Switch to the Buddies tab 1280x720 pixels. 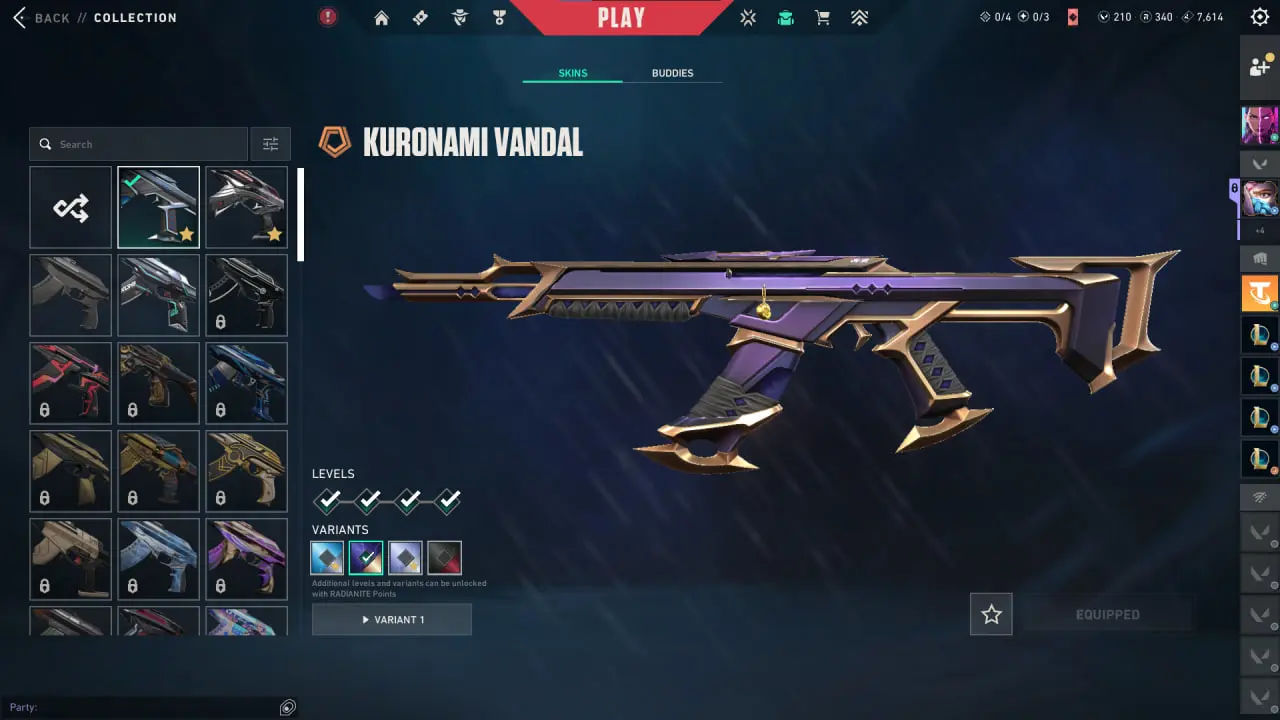click(672, 73)
